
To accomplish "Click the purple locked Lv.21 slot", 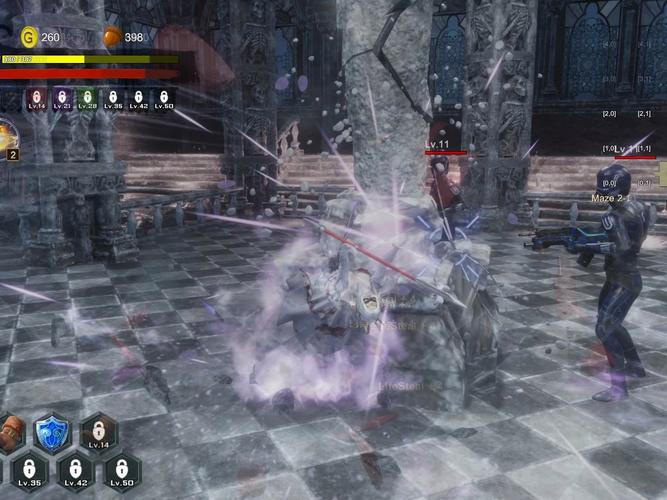I will coord(62,99).
